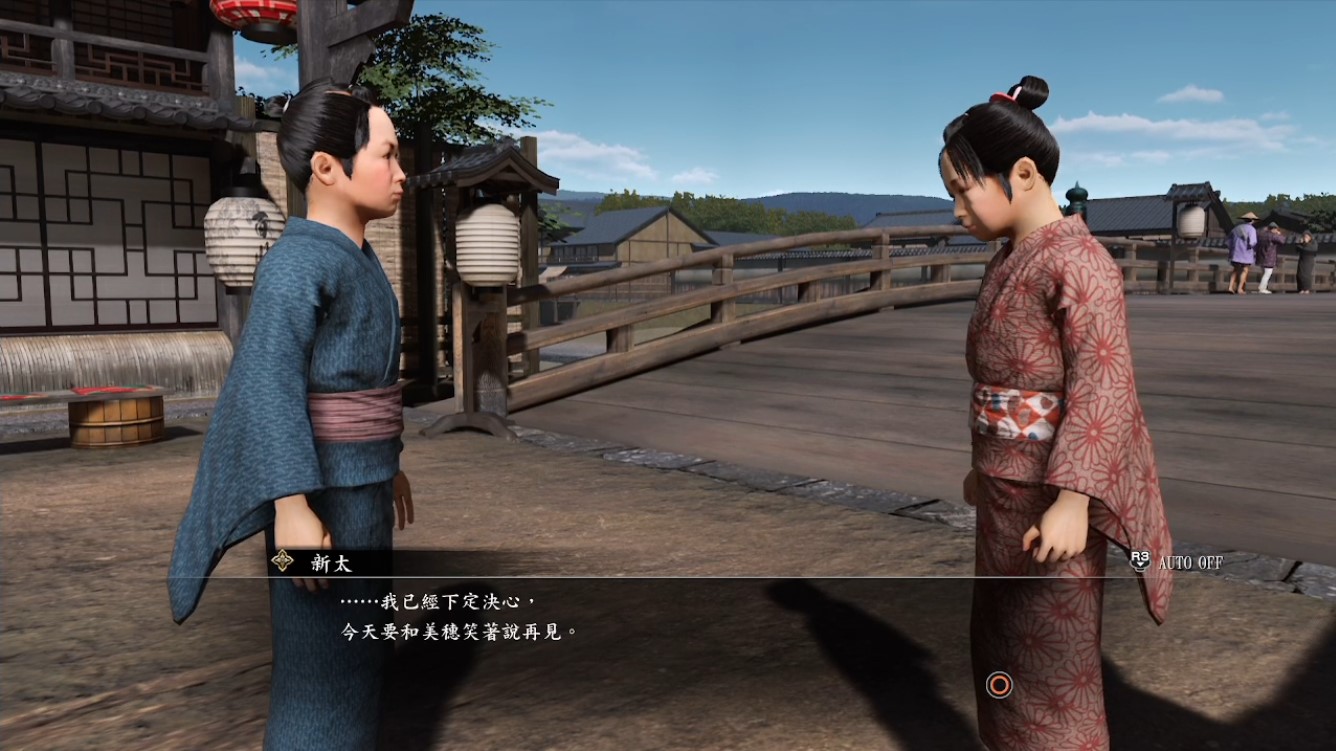Toggle the AUTO OFF dialogue auto-advance label
The image size is (1336, 751).
tap(1189, 562)
